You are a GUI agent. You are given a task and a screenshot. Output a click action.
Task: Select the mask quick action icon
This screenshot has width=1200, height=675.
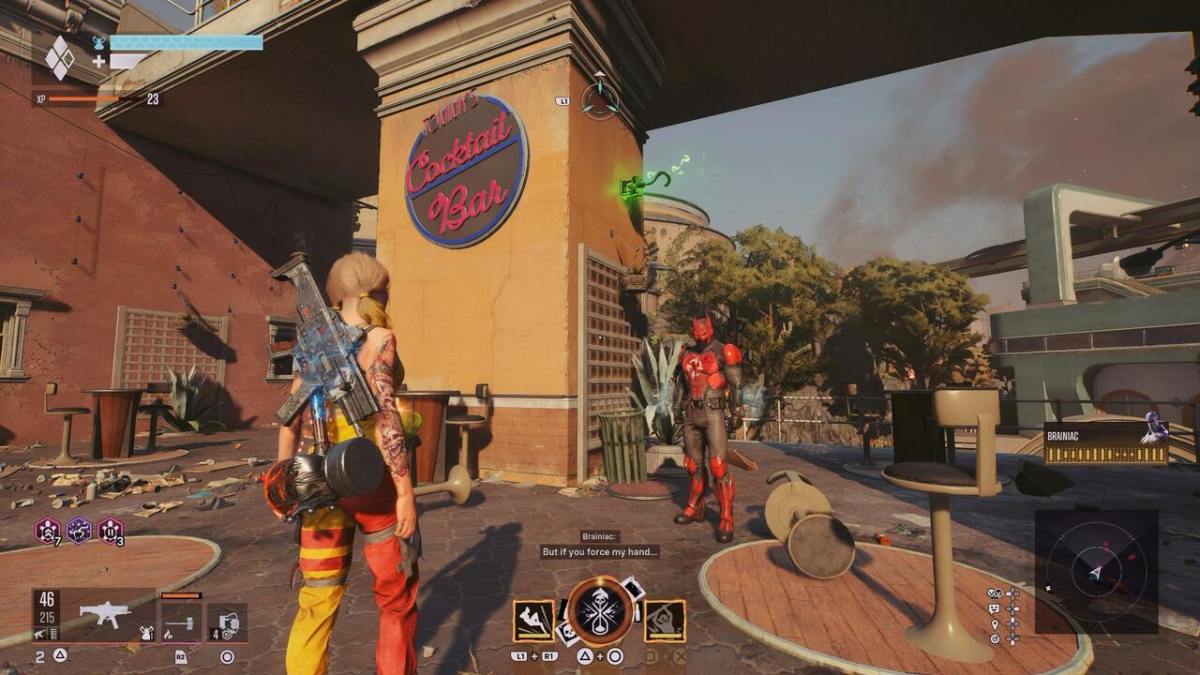coord(995,593)
